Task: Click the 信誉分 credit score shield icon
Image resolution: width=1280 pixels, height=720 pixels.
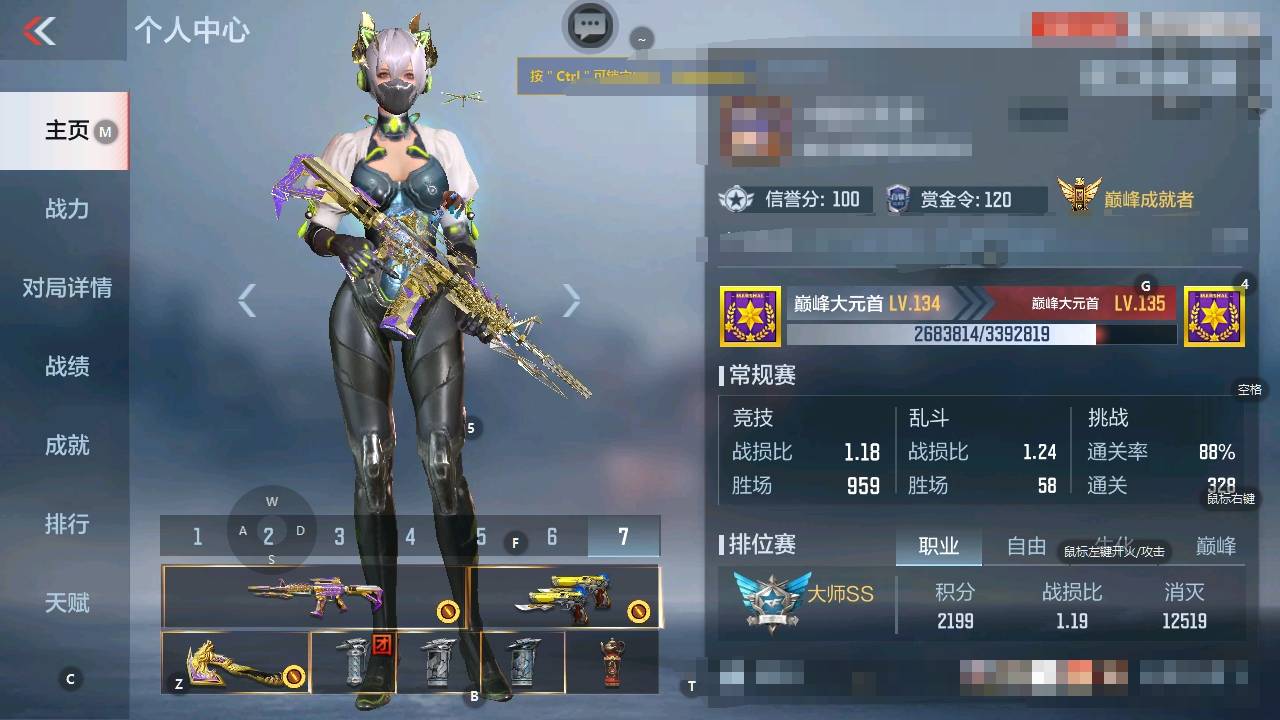Action: point(737,199)
